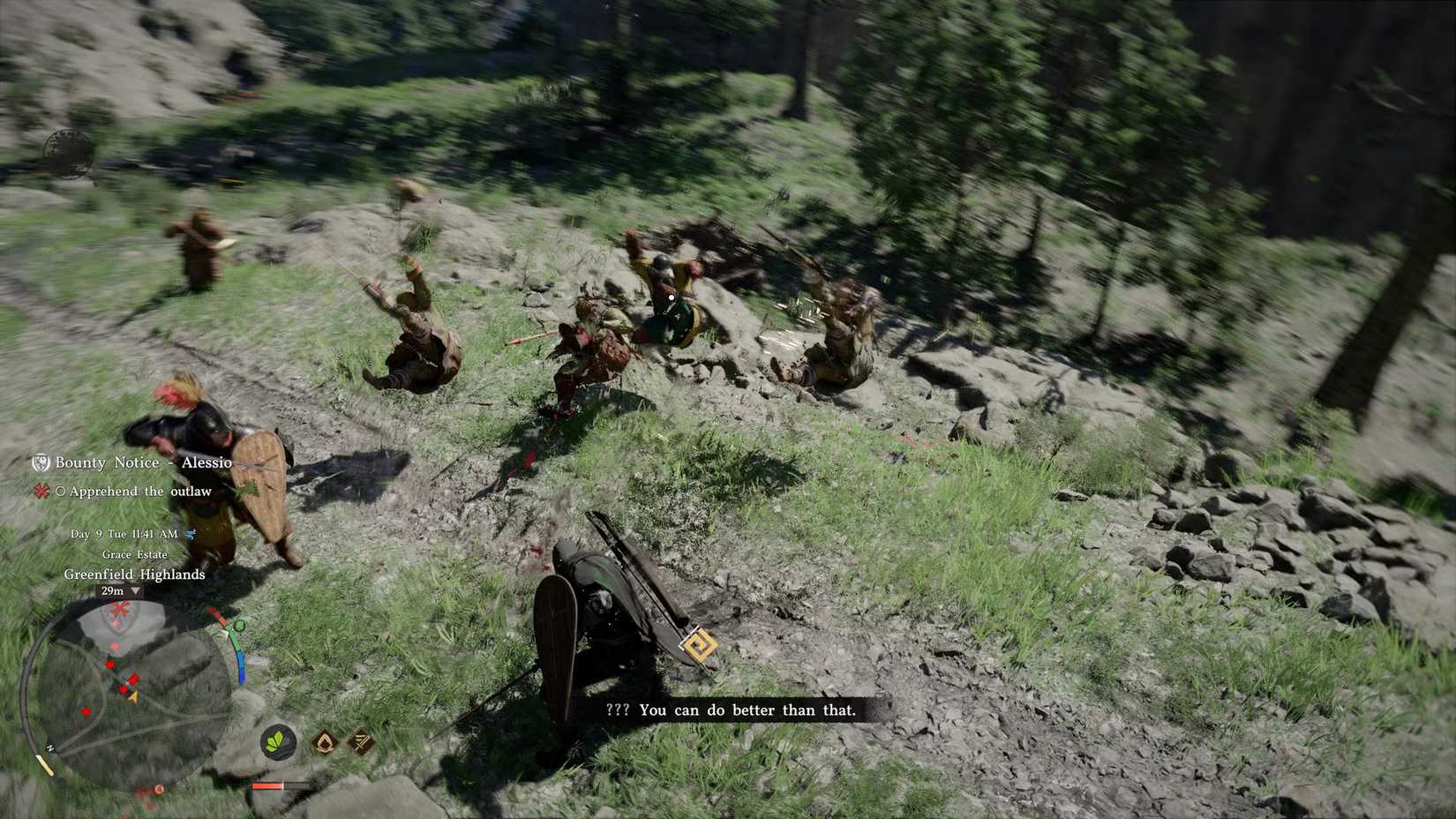1456x819 pixels.
Task: Tap the green leaf emblem above the health bar
Action: pos(278,741)
